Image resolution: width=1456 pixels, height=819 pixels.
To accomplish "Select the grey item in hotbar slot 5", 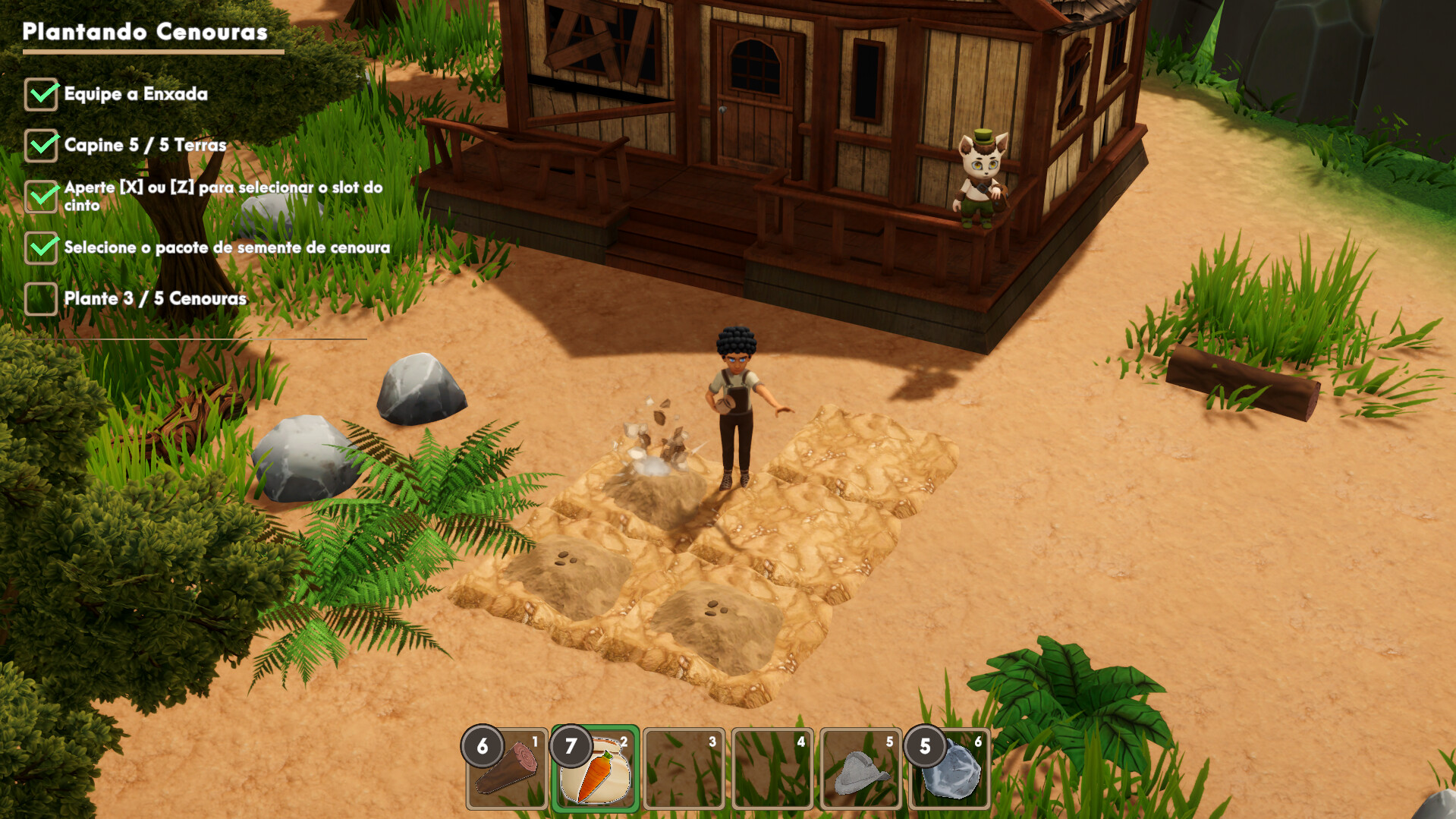I will [x=861, y=768].
